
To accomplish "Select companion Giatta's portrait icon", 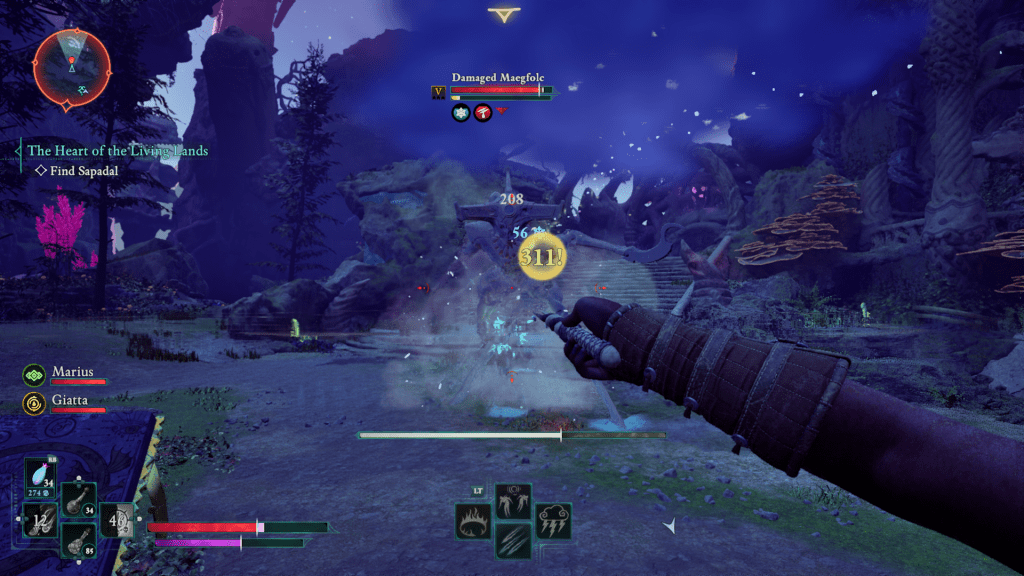I will point(34,403).
